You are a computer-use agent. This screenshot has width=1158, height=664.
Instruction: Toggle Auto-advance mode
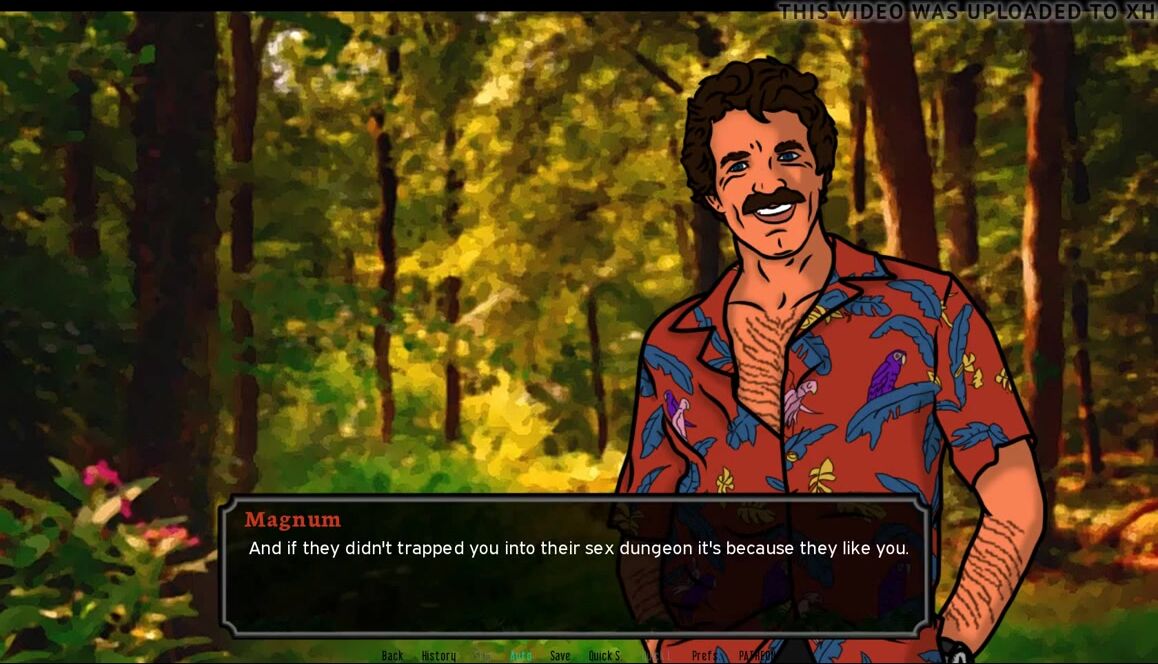coord(521,656)
